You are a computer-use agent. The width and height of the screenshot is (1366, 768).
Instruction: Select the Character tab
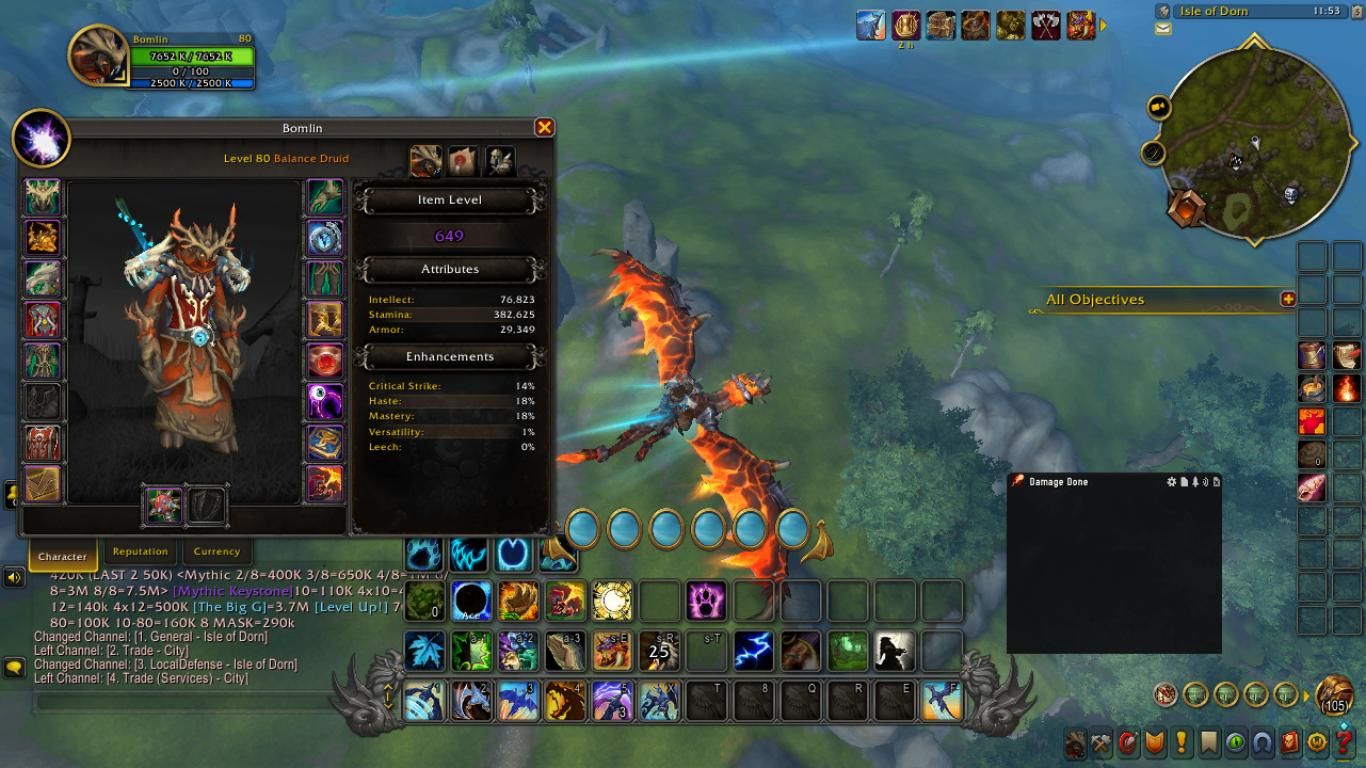coord(62,556)
